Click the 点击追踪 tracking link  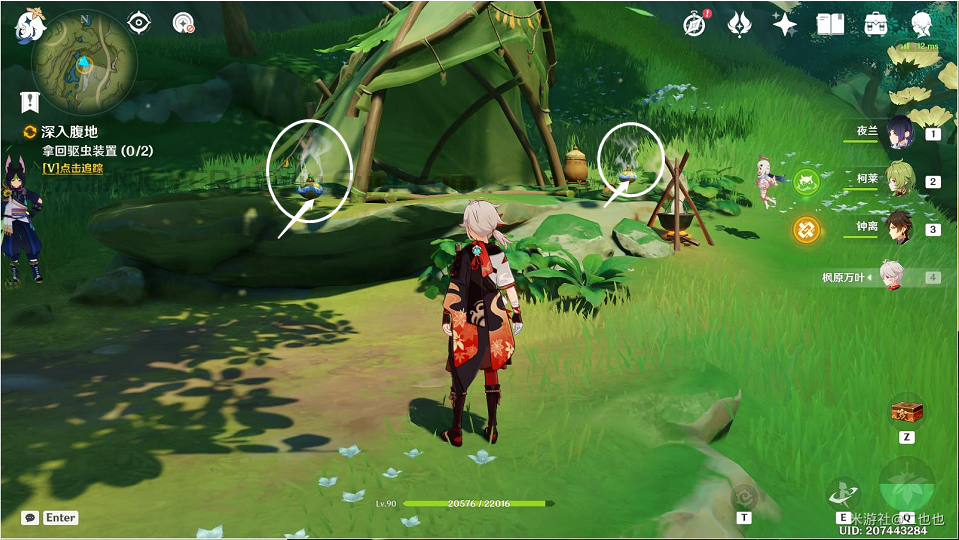click(x=72, y=168)
